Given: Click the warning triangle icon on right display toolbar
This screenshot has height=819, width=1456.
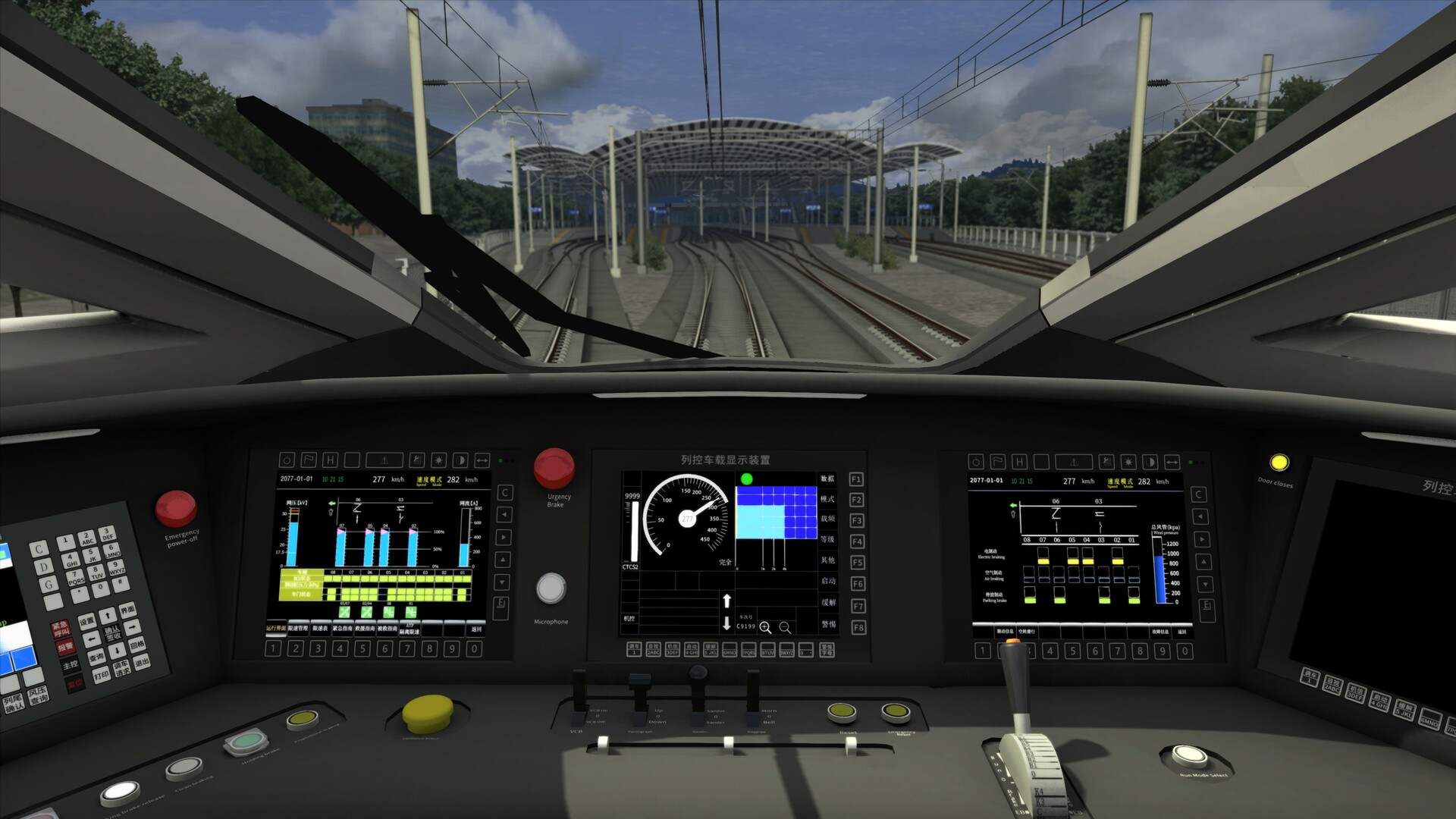Looking at the screenshot, I should coord(1074,462).
